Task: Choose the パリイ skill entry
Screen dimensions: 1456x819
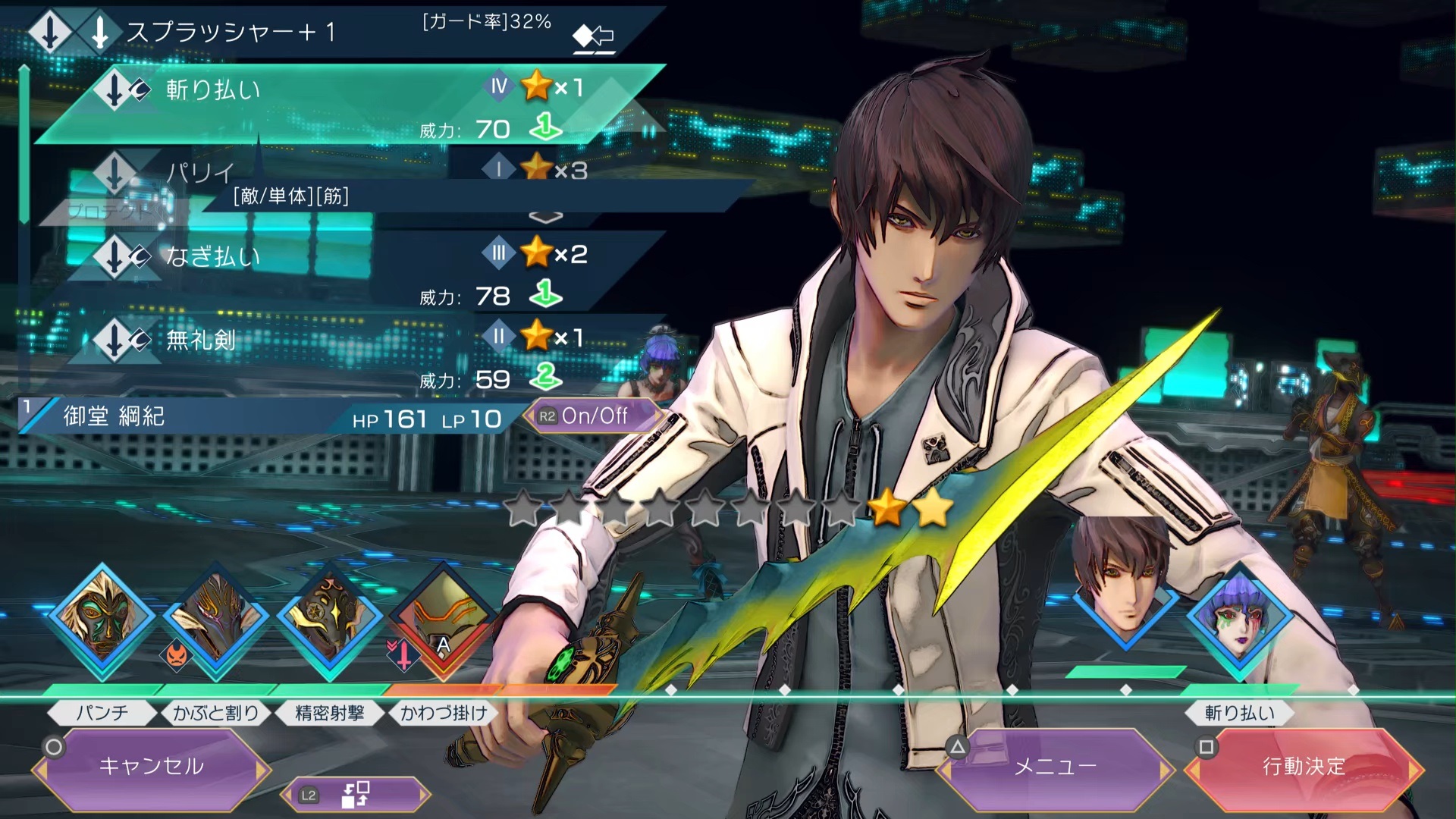Action: [303, 171]
